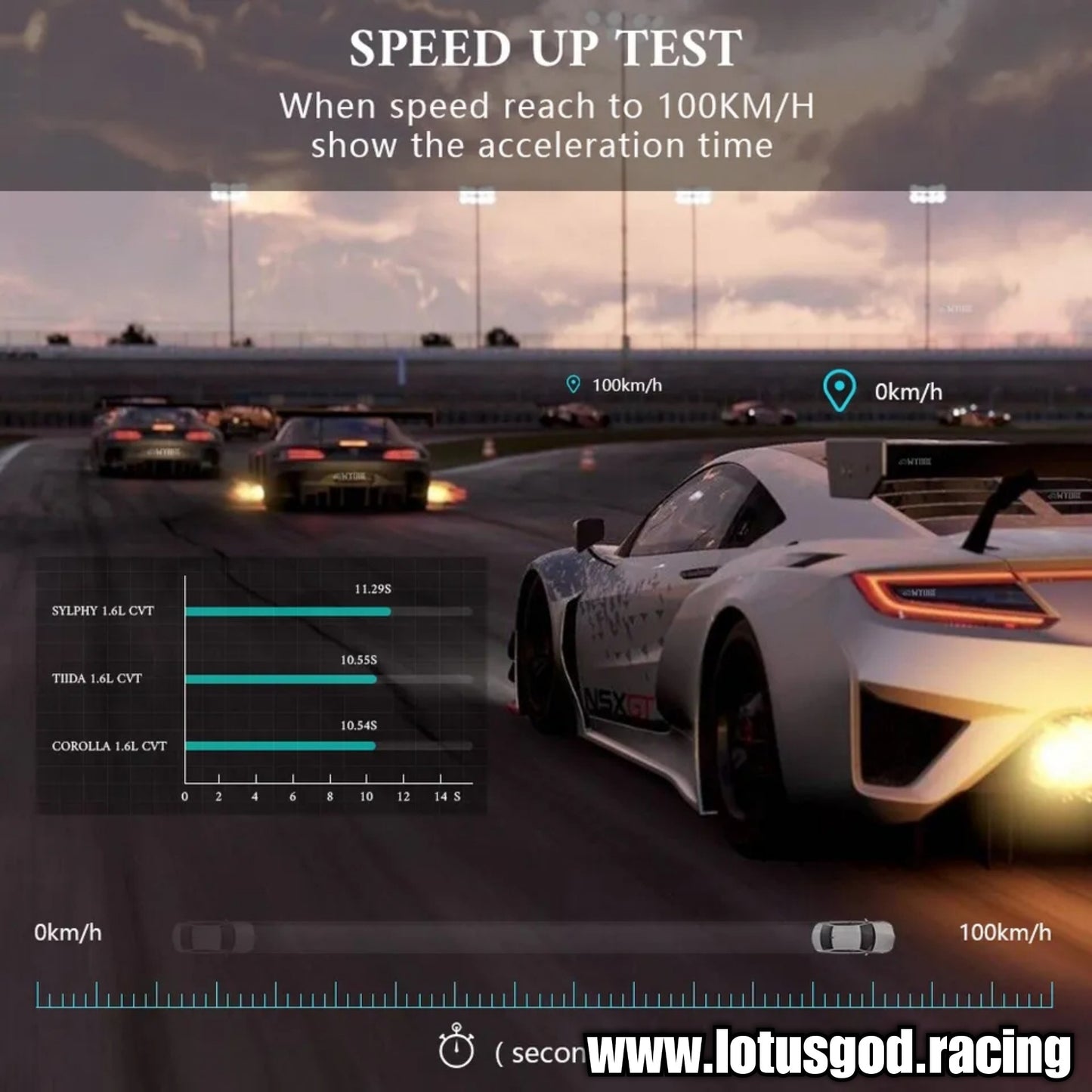Open the www.lotusgod.racing link
Screen dimensions: 1092x1092
click(829, 1052)
